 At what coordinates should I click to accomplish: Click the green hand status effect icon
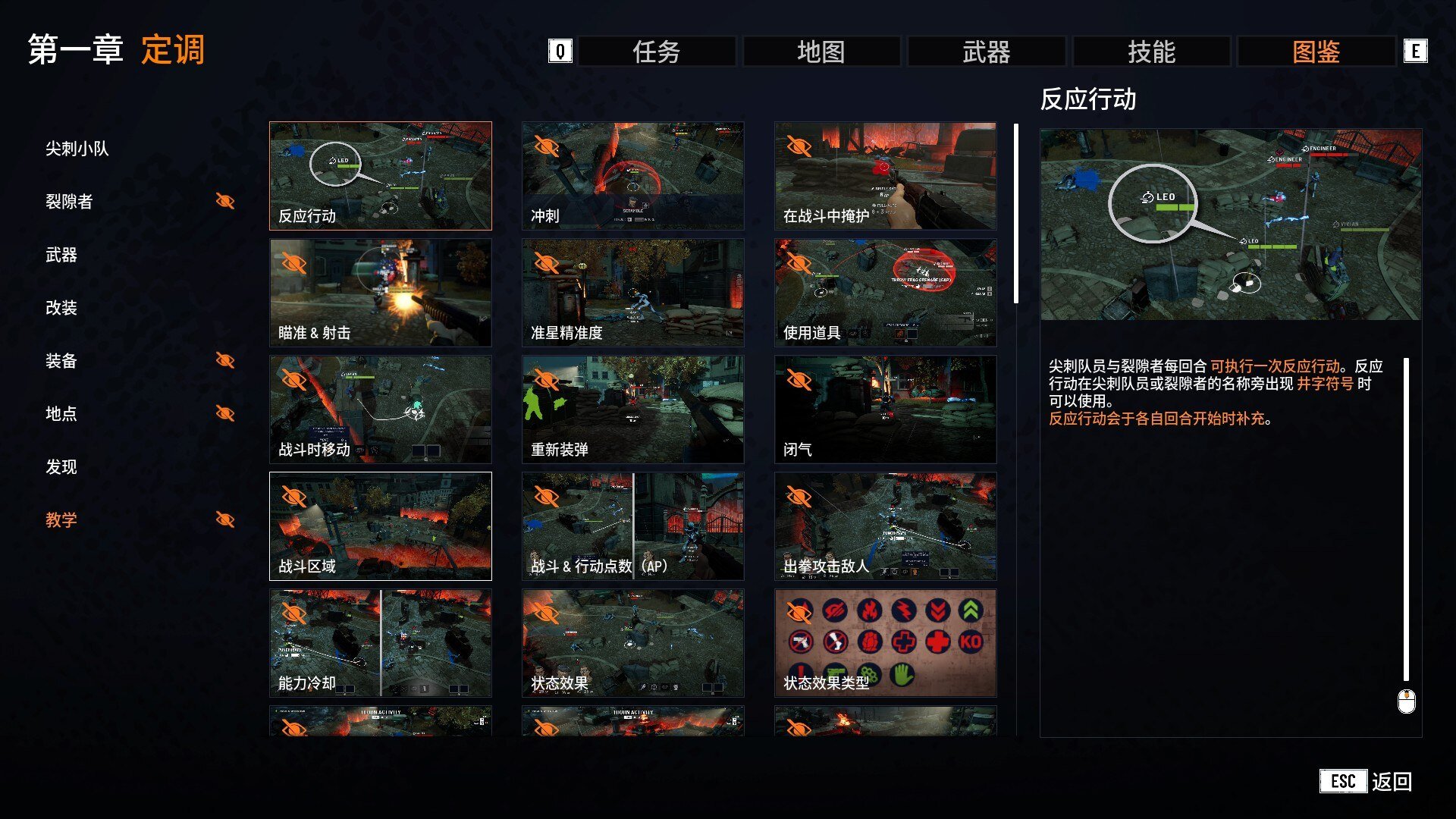point(902,673)
